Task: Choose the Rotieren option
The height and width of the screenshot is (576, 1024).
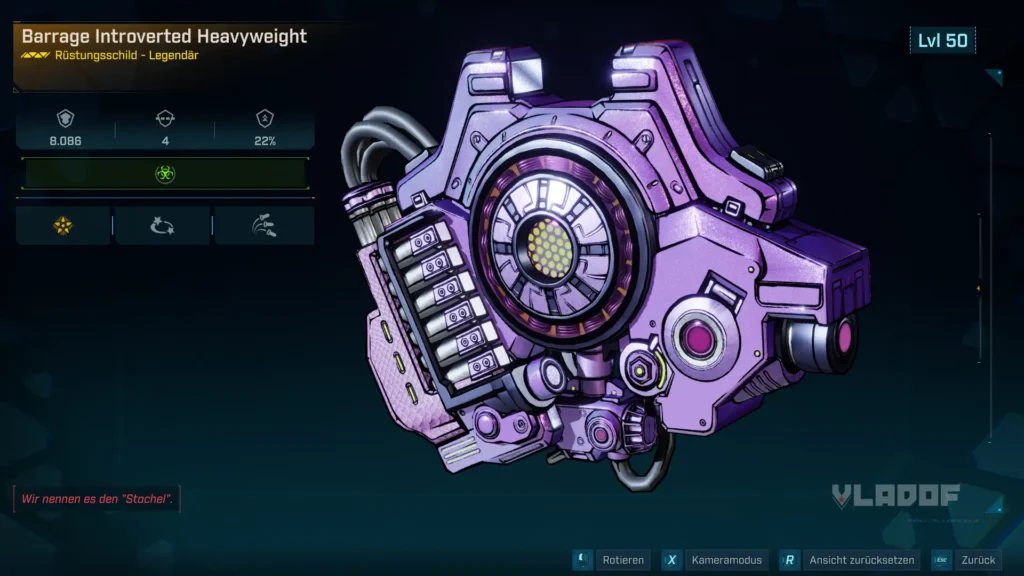Action: click(x=612, y=560)
